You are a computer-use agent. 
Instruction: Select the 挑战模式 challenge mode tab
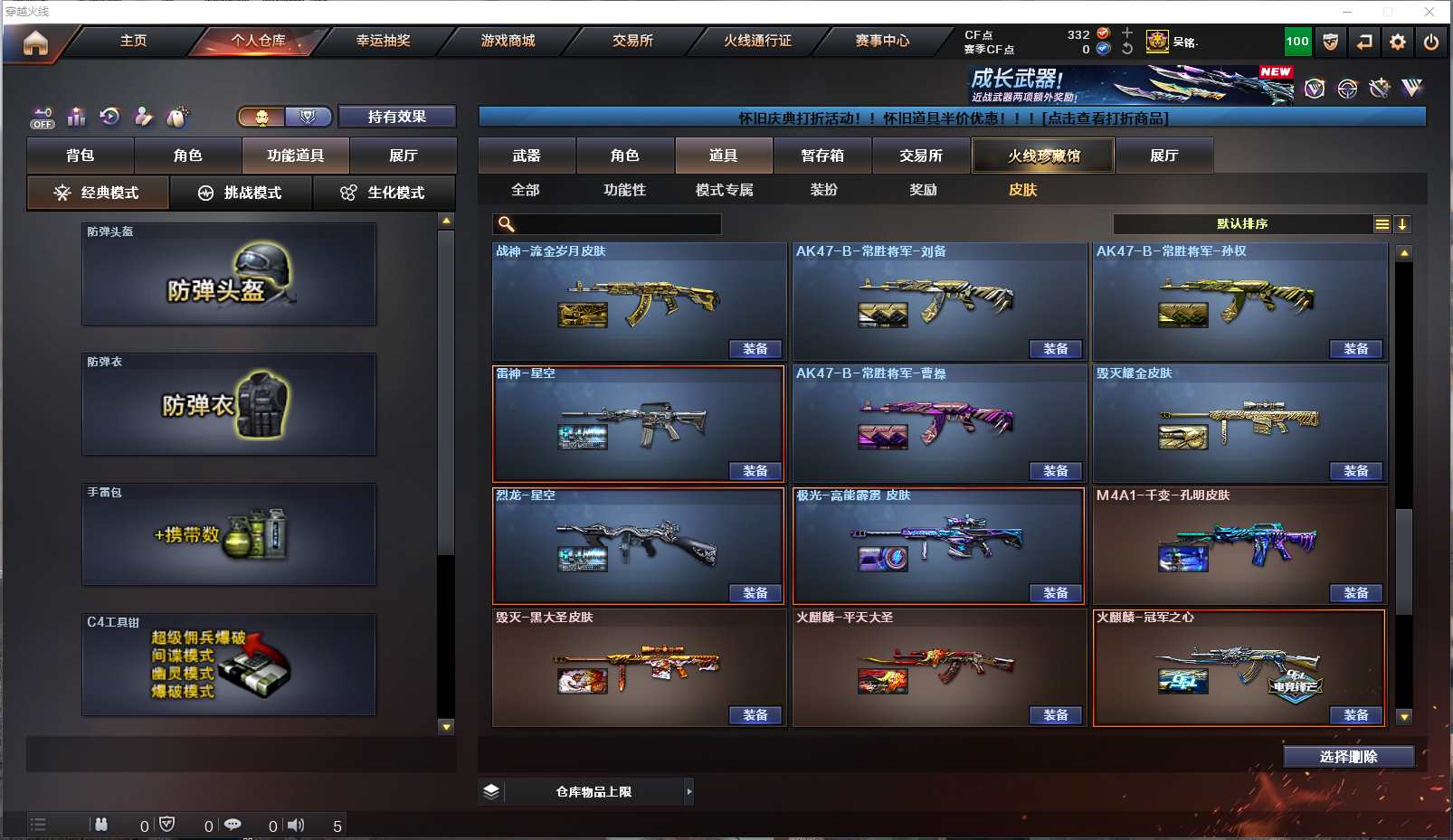click(242, 193)
